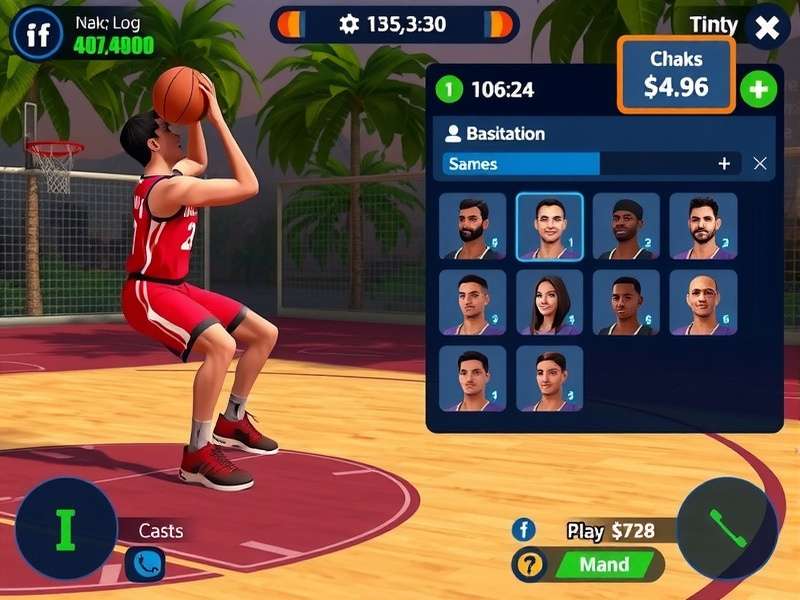800x600 pixels.
Task: Click the 'if' logo button
Action: coord(37,35)
